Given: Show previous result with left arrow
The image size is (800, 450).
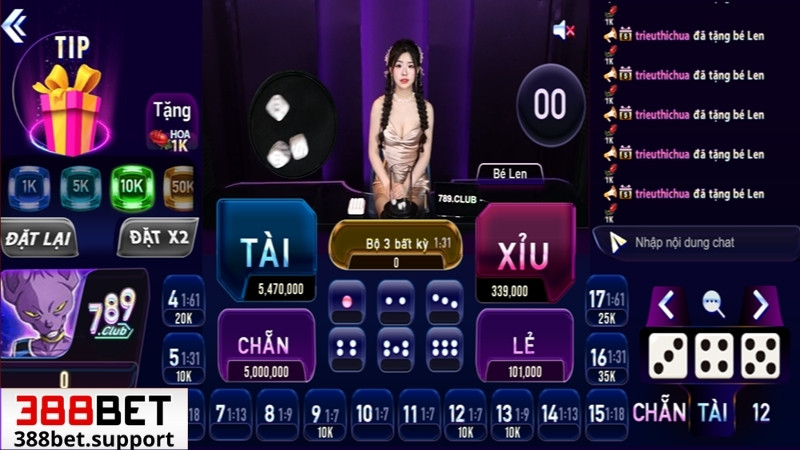Looking at the screenshot, I should (x=667, y=303).
